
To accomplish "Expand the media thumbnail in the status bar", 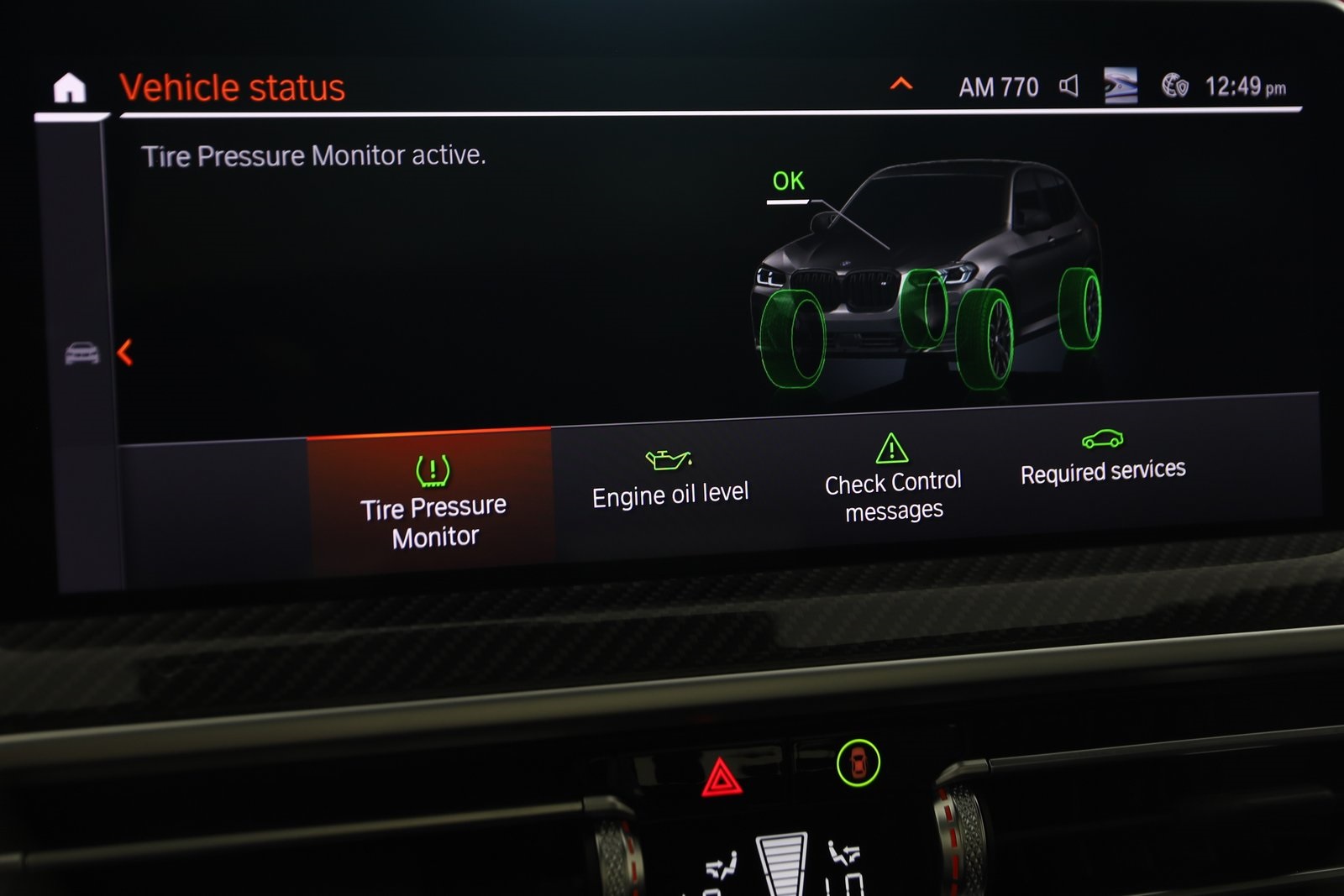I will pyautogui.click(x=1122, y=84).
